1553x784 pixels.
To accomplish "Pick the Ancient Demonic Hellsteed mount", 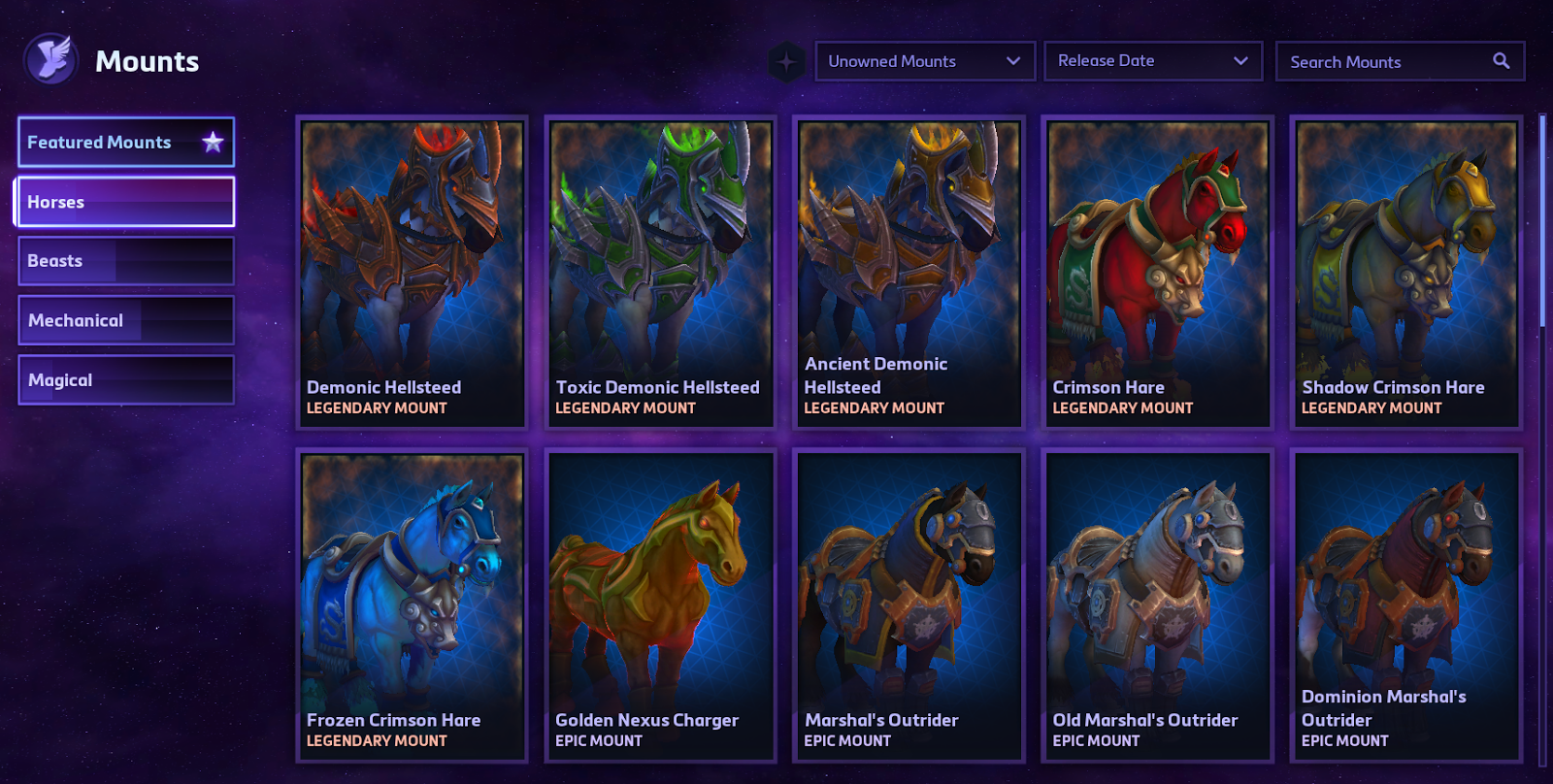I will click(909, 272).
